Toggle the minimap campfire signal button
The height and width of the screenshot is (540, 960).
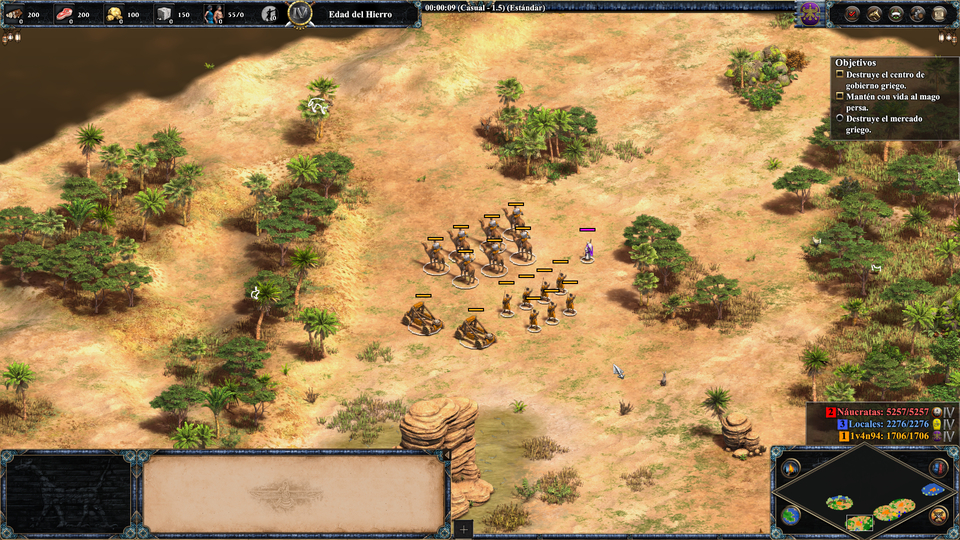[x=791, y=468]
